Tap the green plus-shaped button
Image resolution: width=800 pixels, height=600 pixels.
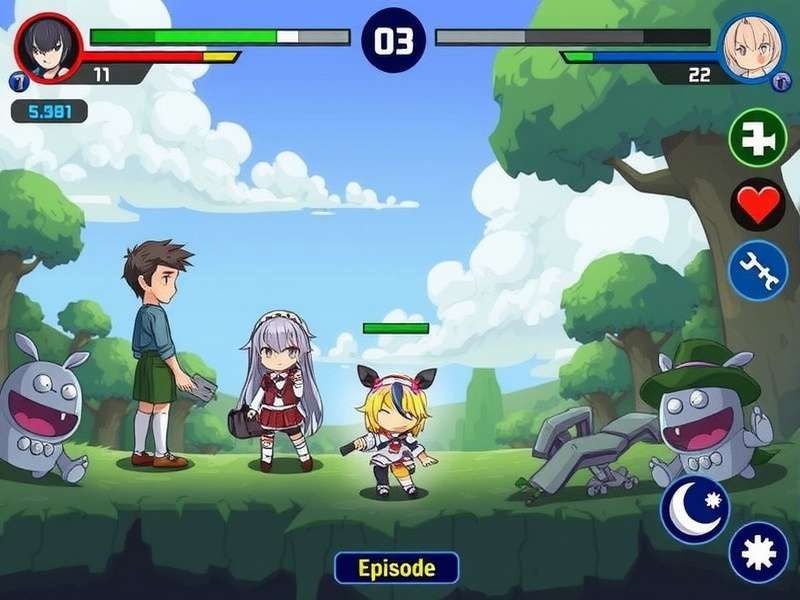758,138
